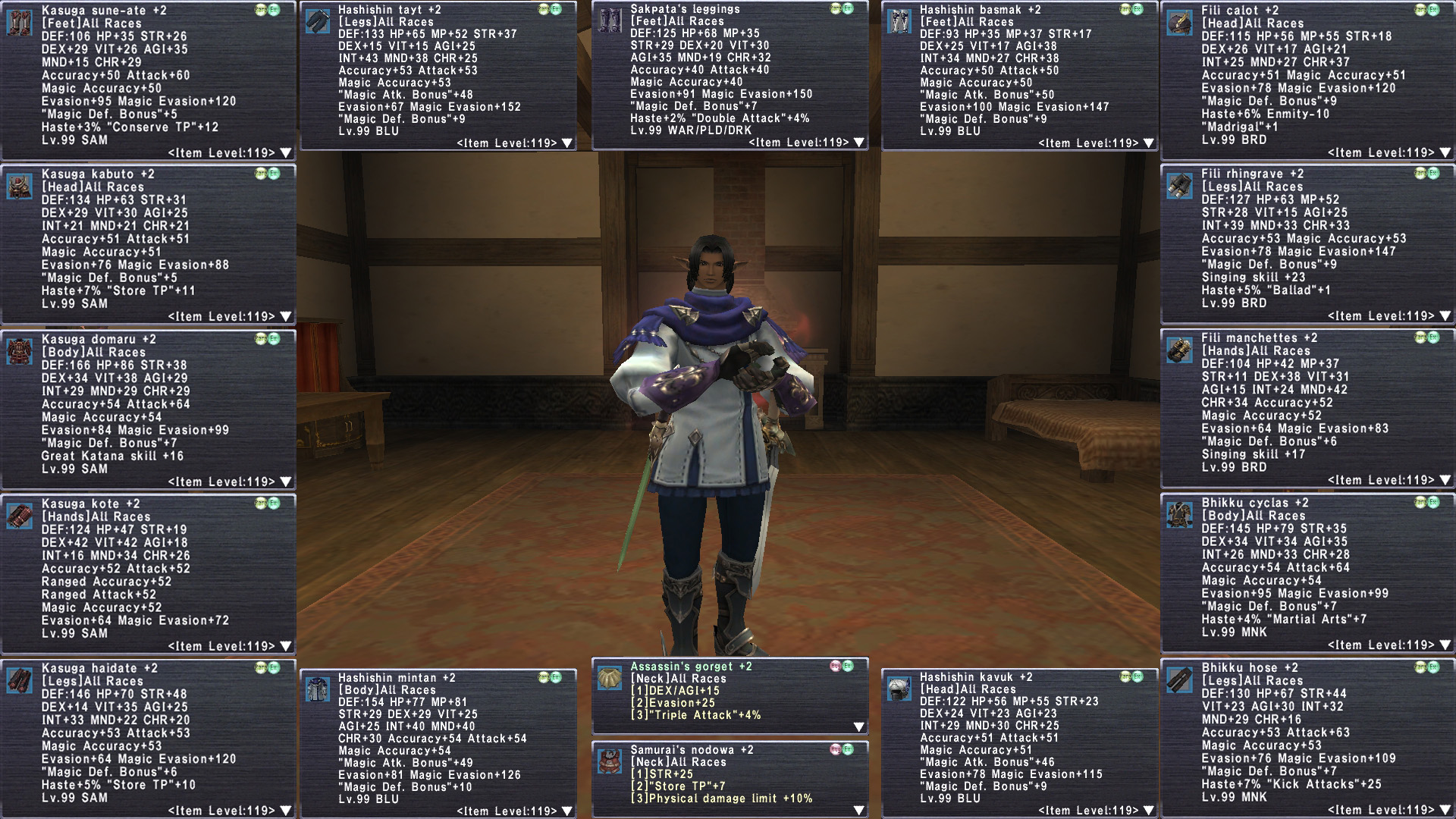
Task: Expand the Samurai's nodowa +2 description arrow
Action: [858, 811]
